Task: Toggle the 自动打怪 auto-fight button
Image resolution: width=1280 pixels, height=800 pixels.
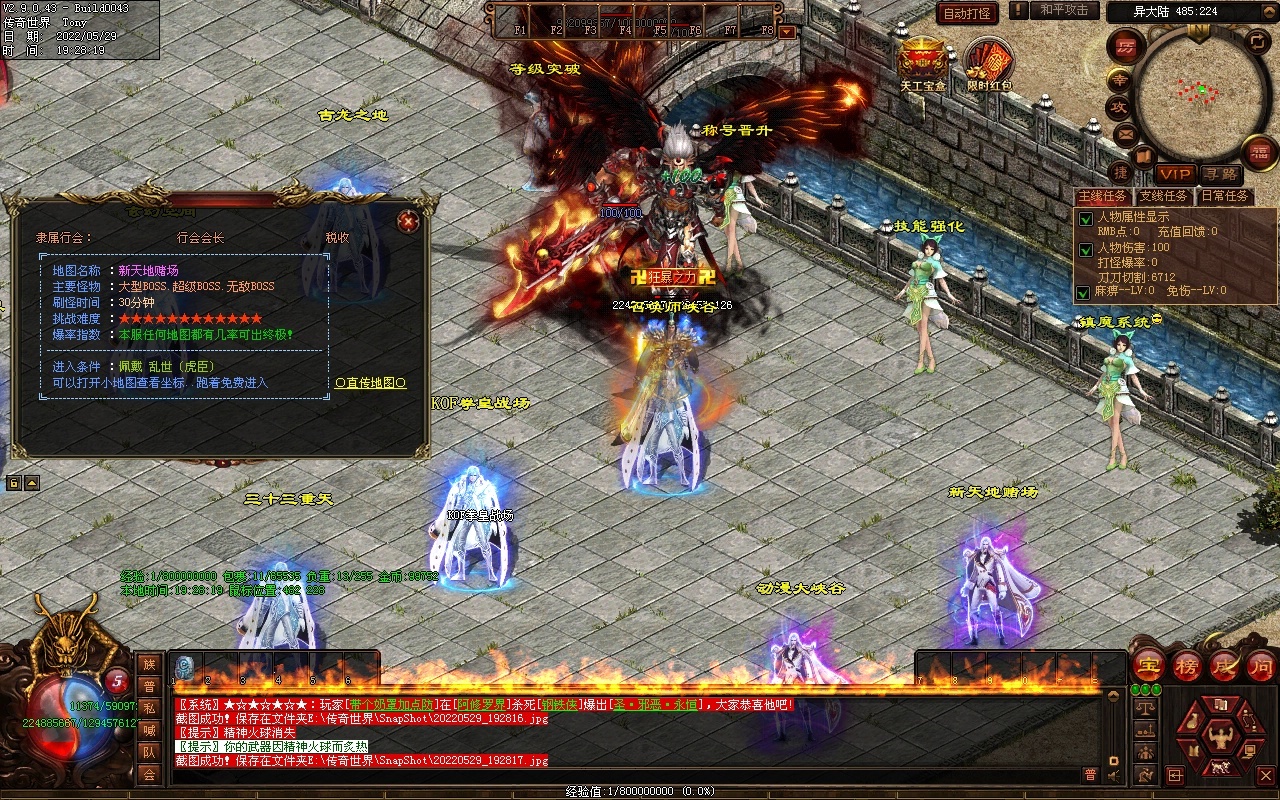Action: click(x=967, y=13)
